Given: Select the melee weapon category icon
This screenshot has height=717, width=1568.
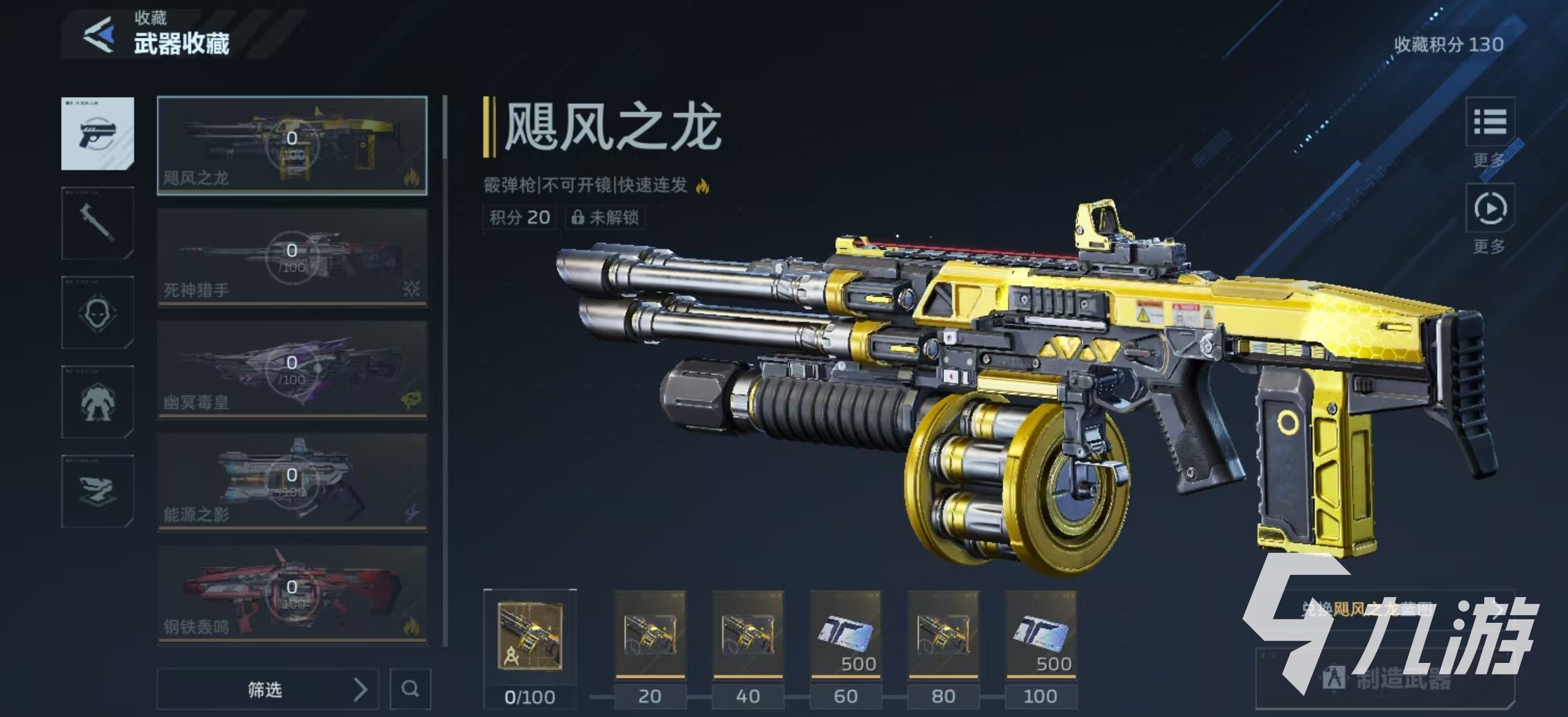Looking at the screenshot, I should (x=97, y=223).
